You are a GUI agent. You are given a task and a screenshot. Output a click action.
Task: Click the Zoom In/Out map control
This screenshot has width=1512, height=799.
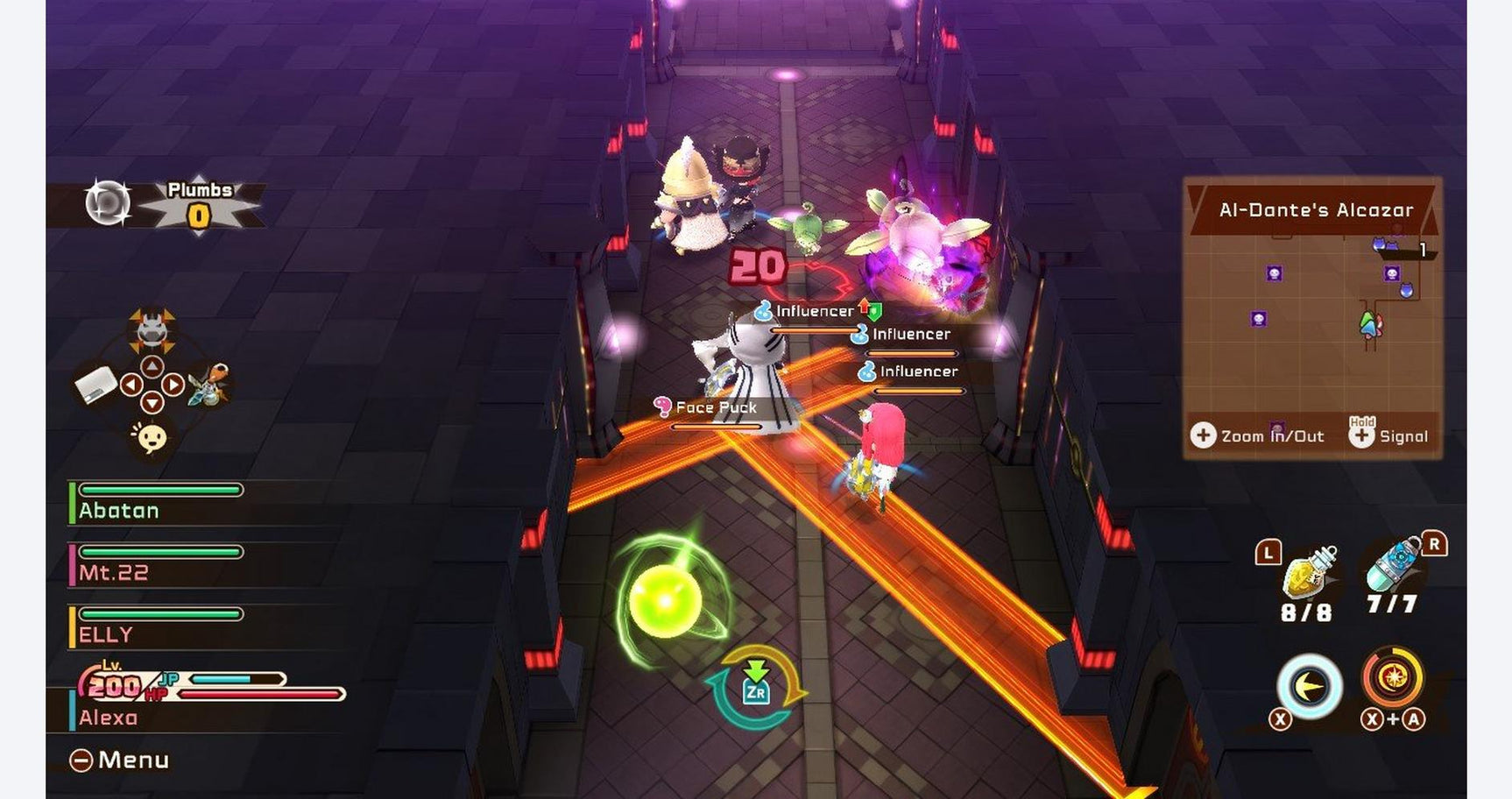(x=1257, y=435)
